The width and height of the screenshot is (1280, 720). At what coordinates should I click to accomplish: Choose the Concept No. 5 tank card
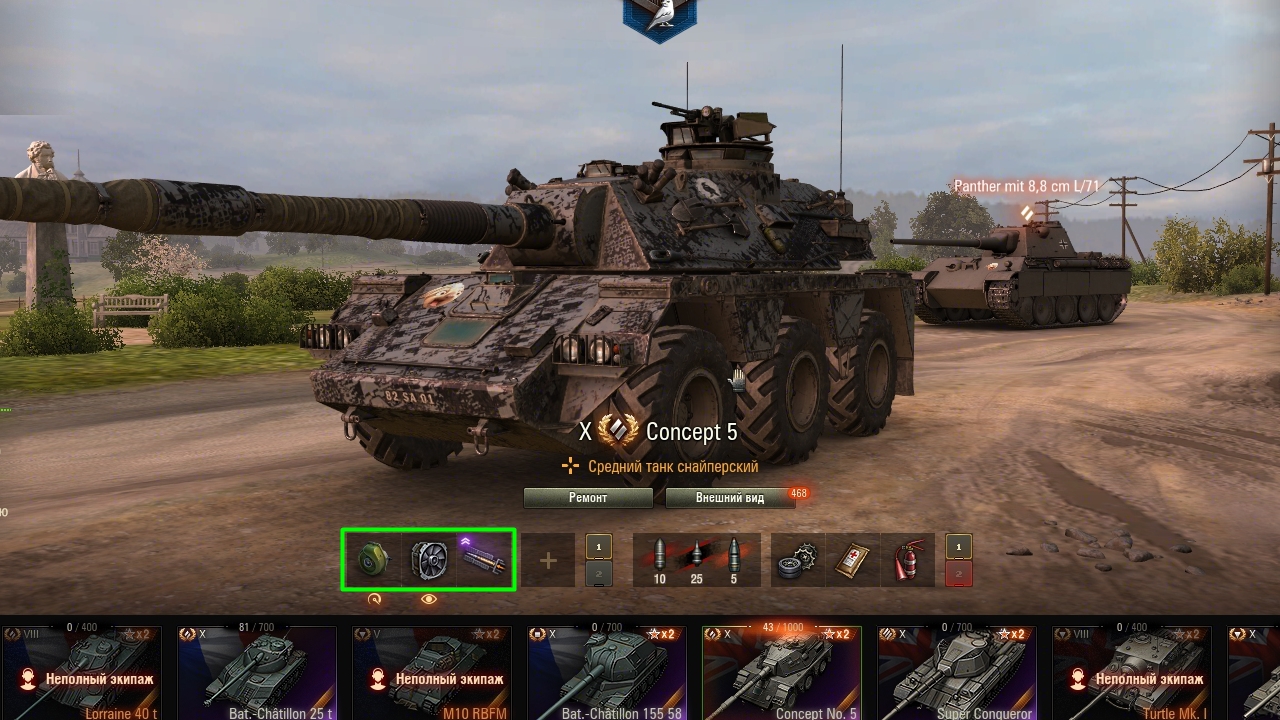click(782, 673)
